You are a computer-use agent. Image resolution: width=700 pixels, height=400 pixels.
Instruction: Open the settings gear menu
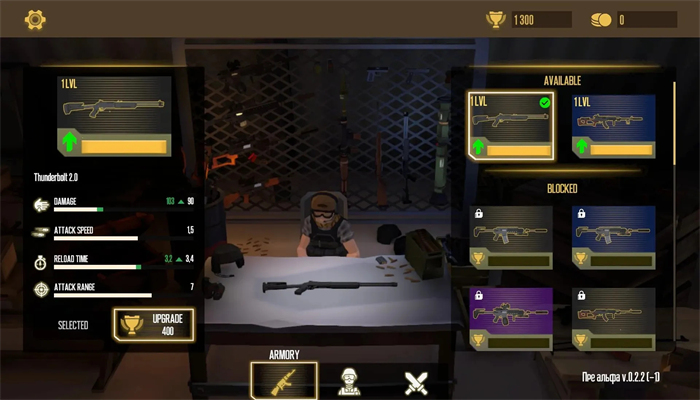pos(35,18)
